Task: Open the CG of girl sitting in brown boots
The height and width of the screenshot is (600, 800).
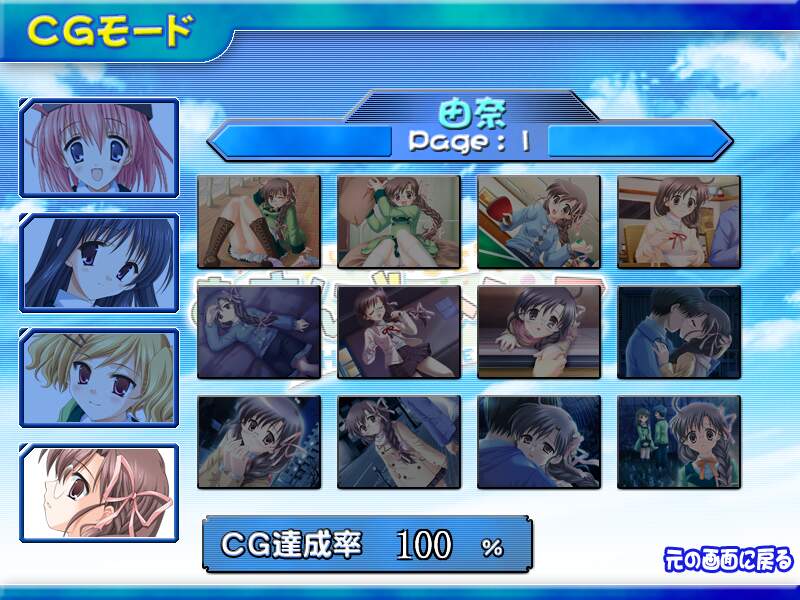Action: (259, 222)
